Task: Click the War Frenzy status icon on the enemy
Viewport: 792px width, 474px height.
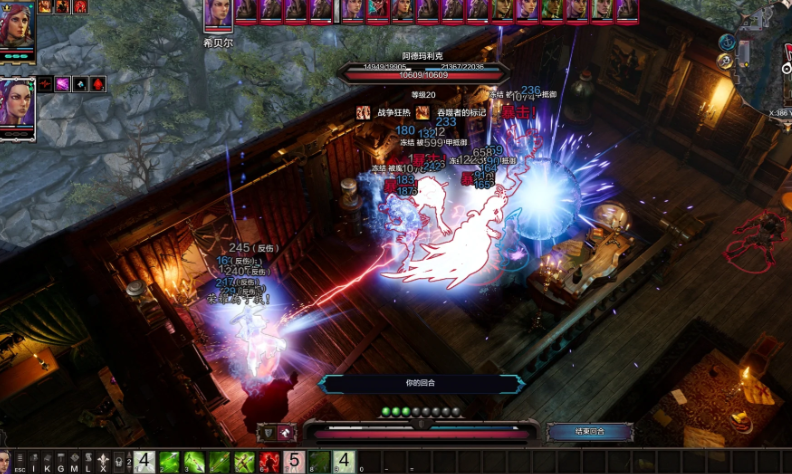Action: [x=364, y=113]
